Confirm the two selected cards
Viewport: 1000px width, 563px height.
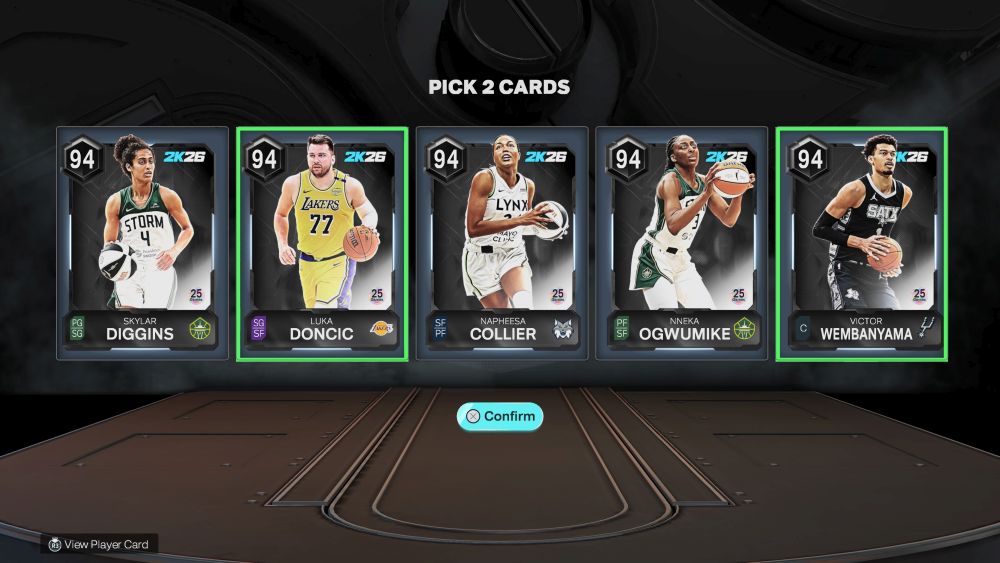point(500,416)
